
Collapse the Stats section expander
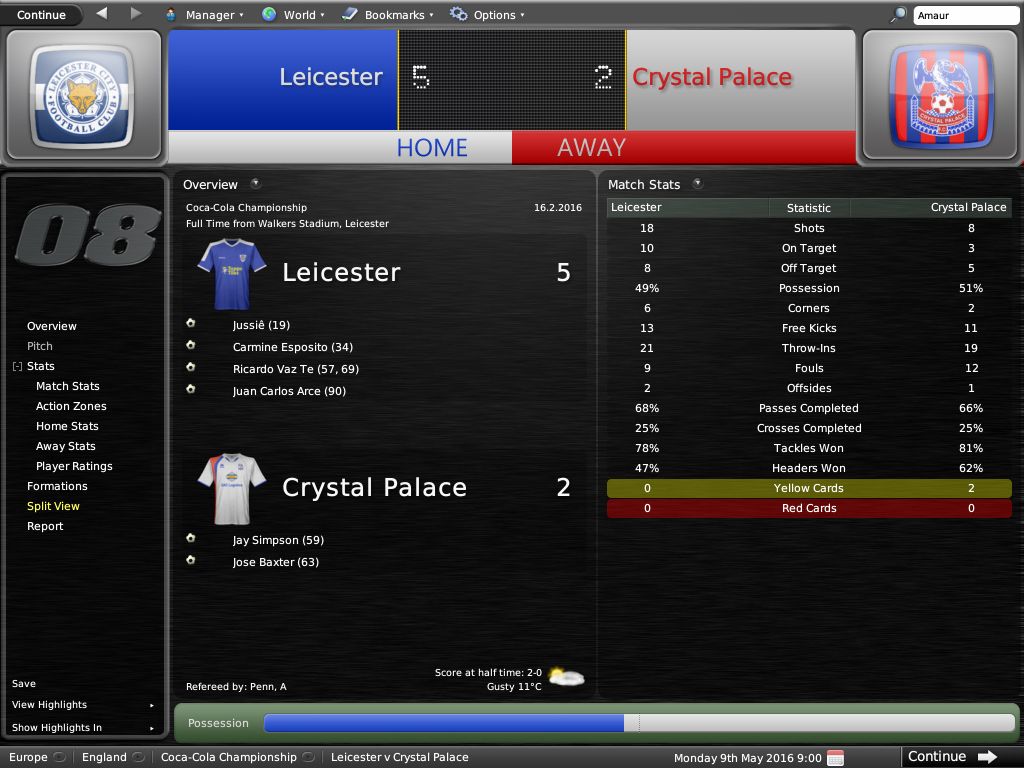(x=17, y=367)
